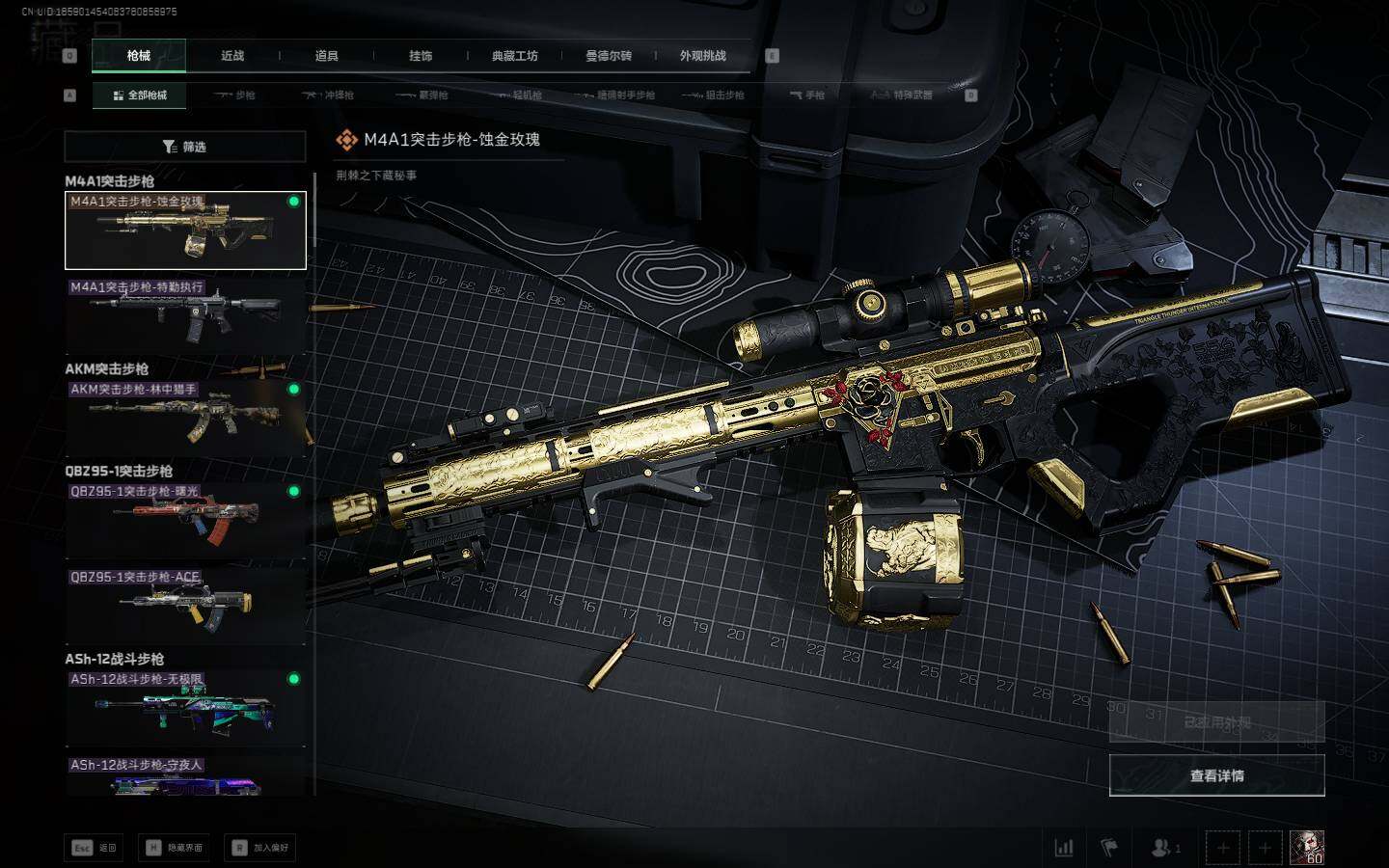
Task: Pick the QBZ95-1 曙光 skin
Action: click(x=185, y=520)
